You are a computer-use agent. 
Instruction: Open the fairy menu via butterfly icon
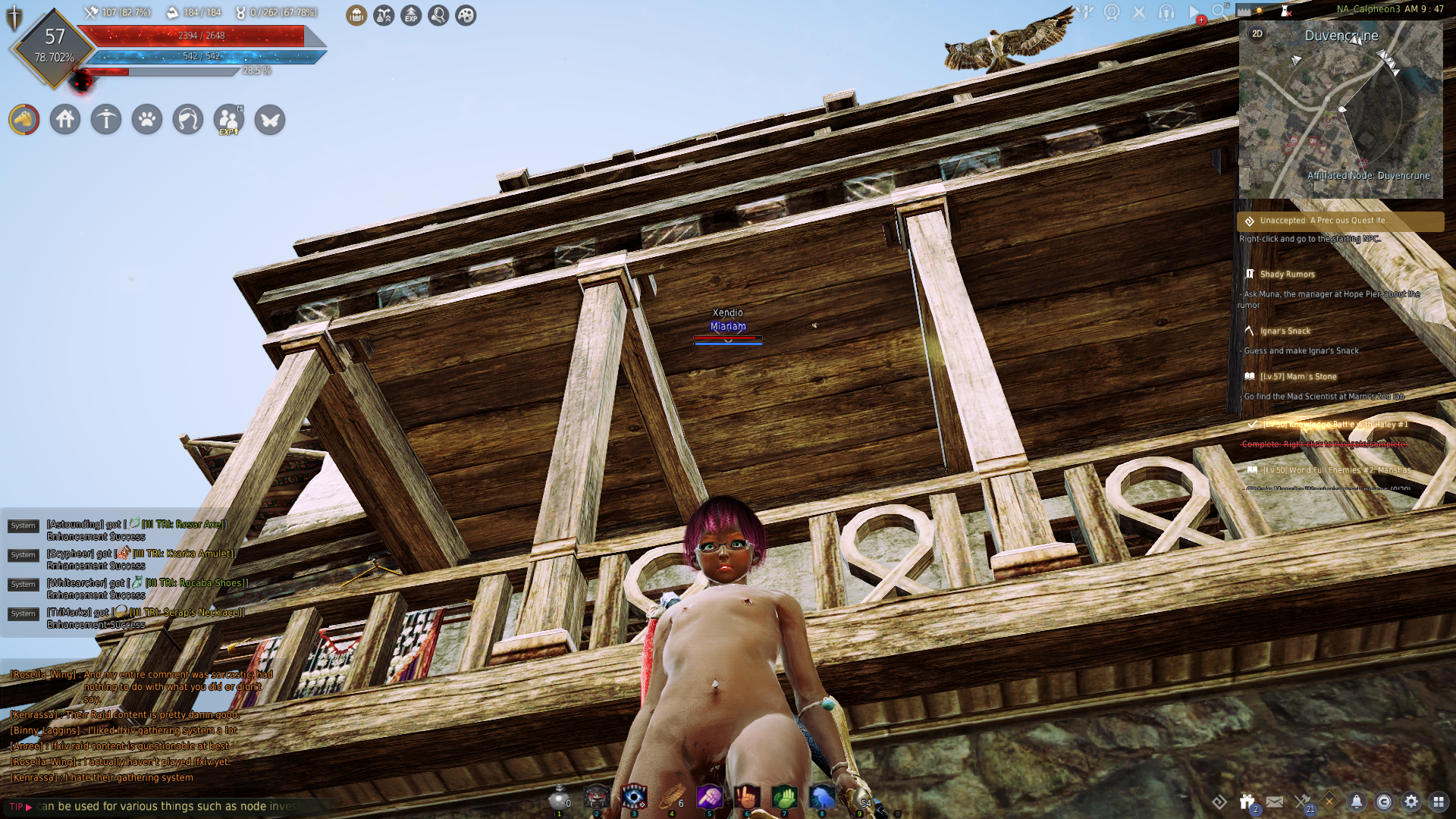tap(269, 120)
